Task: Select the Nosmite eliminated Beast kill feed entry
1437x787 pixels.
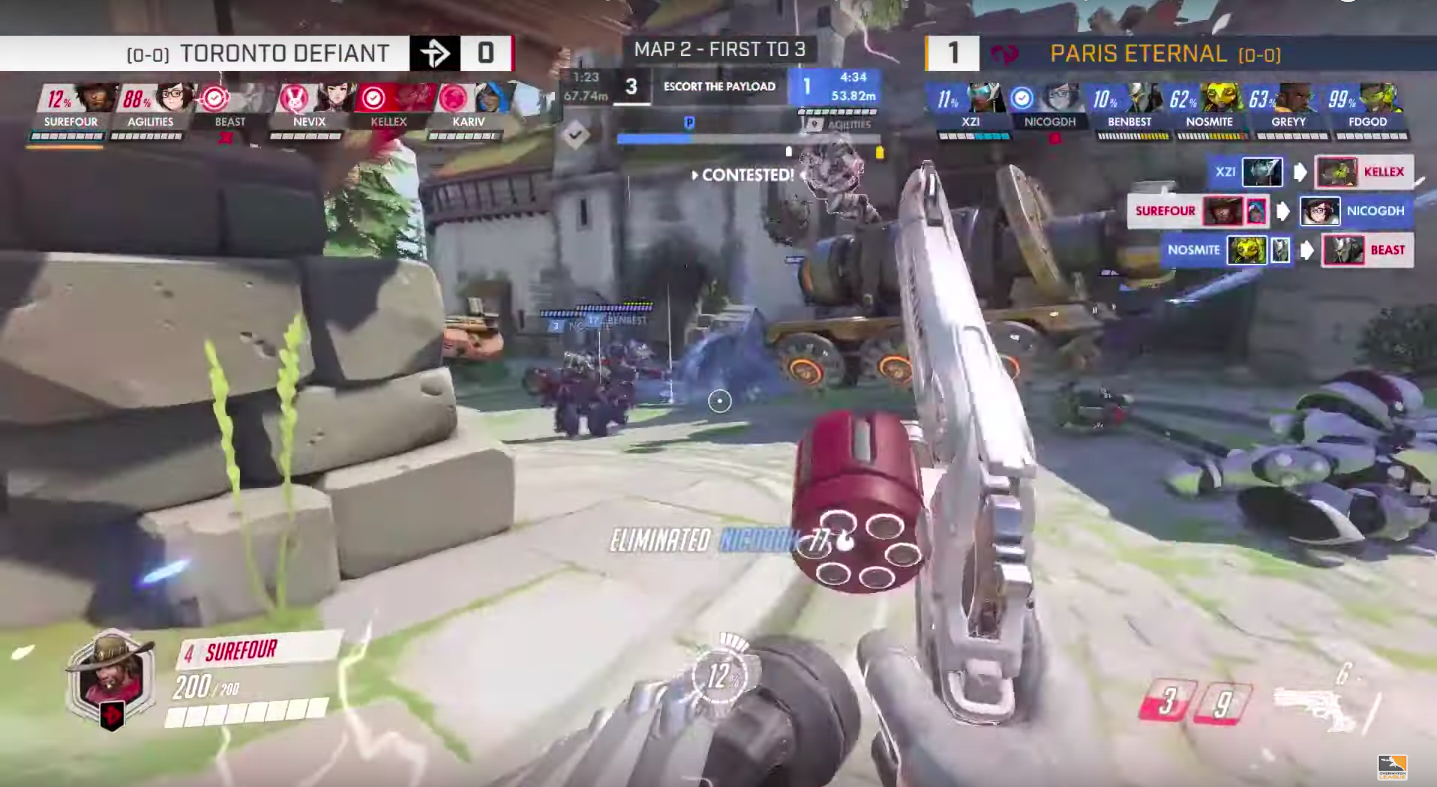Action: [x=1288, y=250]
